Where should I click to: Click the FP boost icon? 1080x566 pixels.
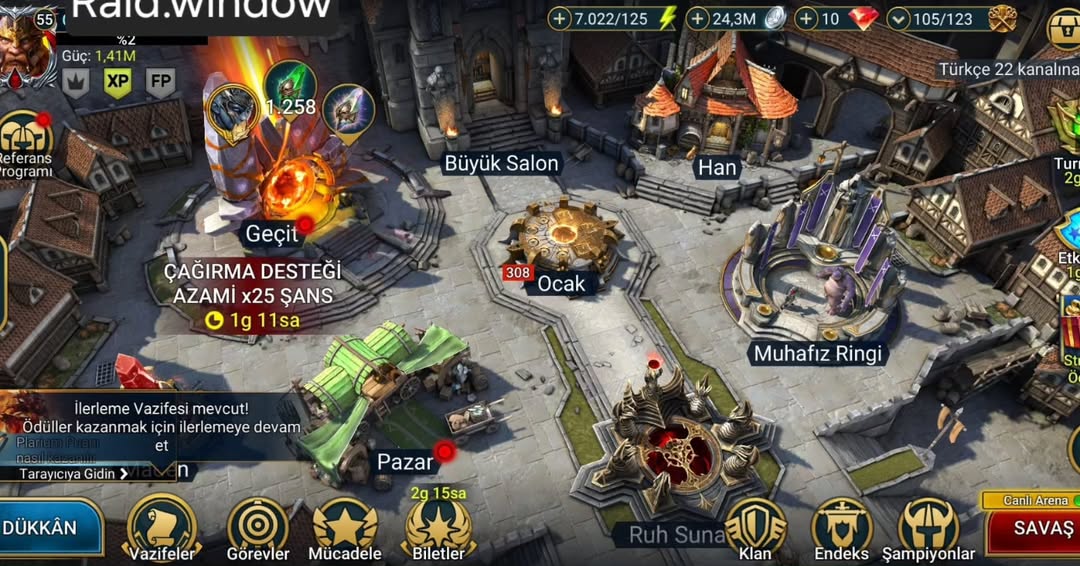coord(160,82)
